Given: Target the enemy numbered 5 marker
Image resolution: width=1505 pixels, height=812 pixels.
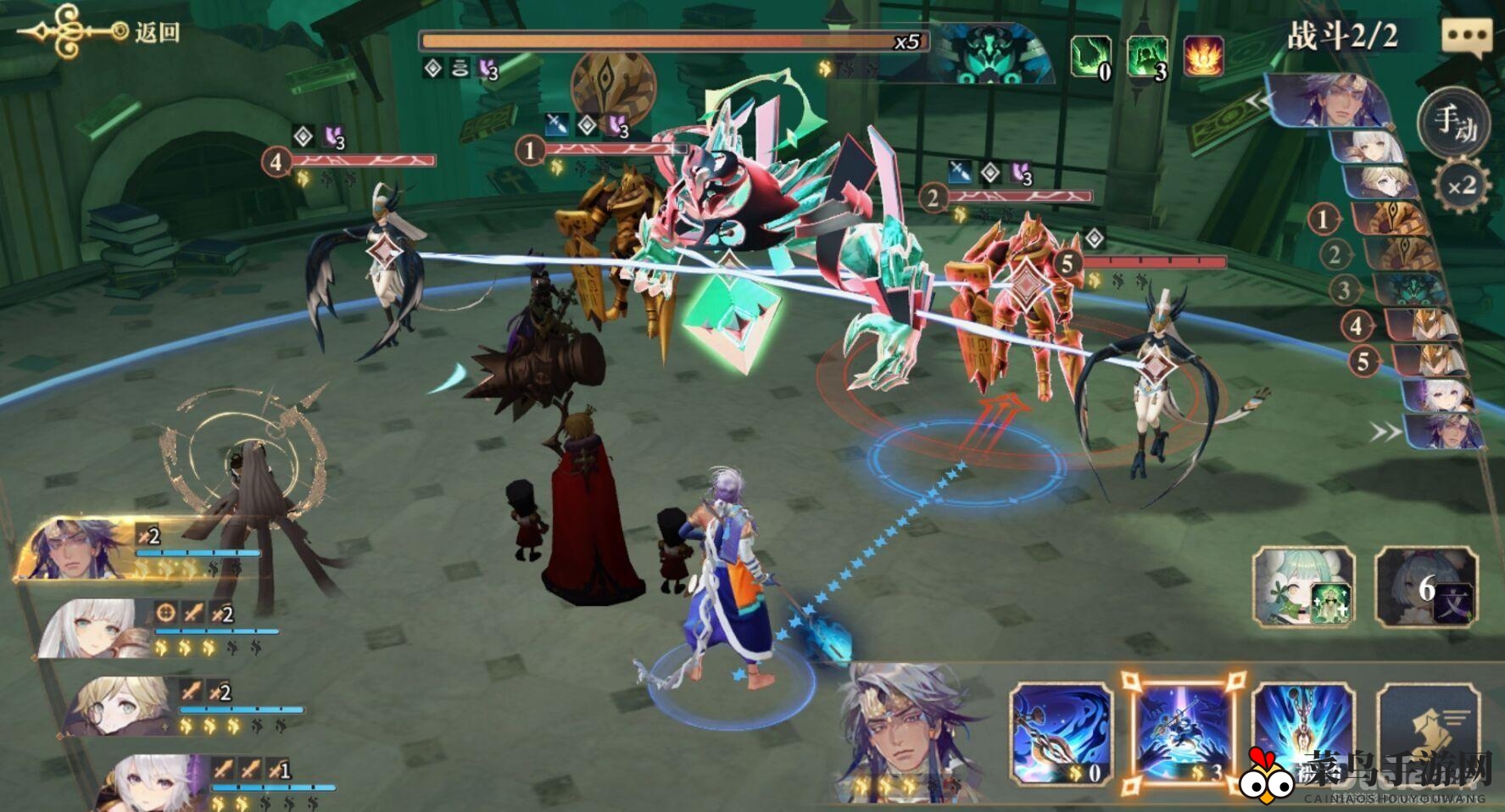Looking at the screenshot, I should coord(1067,263).
